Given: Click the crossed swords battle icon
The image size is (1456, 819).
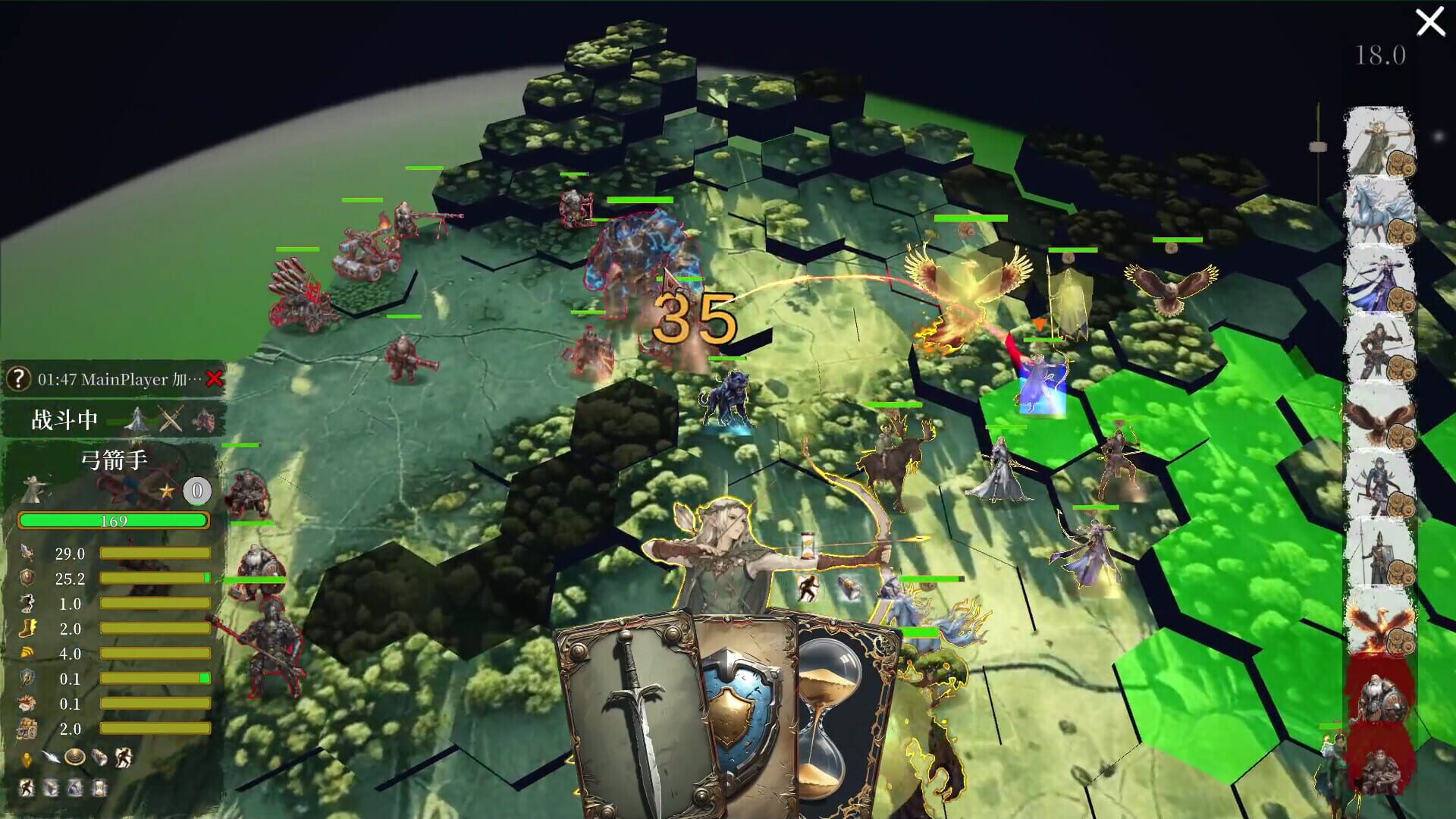Looking at the screenshot, I should (x=170, y=419).
